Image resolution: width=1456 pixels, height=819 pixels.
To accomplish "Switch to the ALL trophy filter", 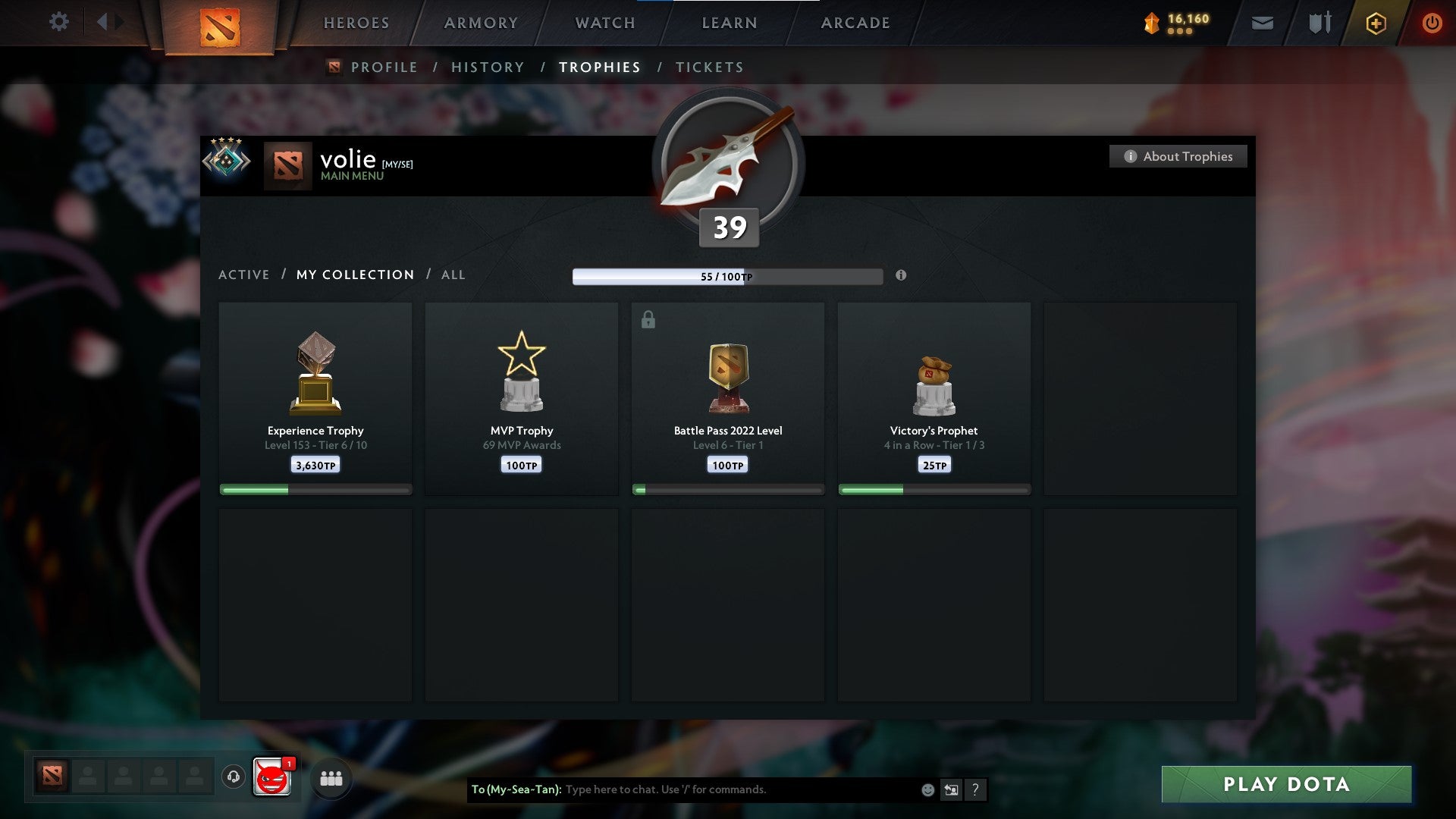I will coord(453,275).
